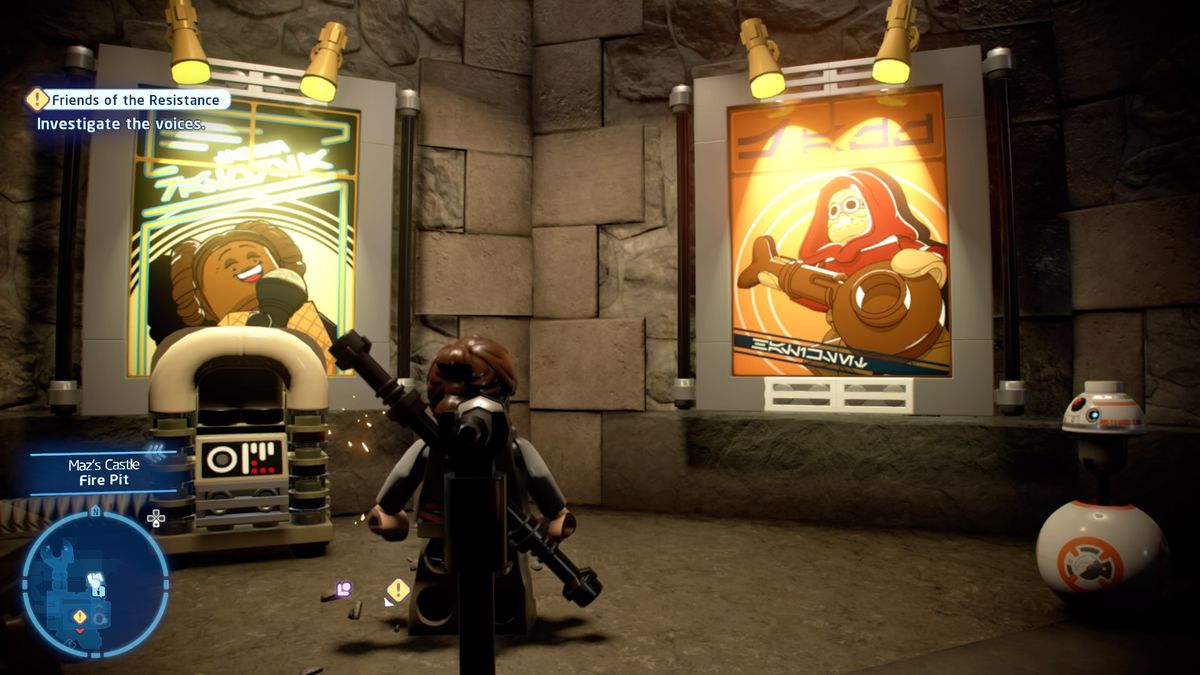
Task: Click the quest exclamation marker on the minimap
Action: tap(79, 616)
